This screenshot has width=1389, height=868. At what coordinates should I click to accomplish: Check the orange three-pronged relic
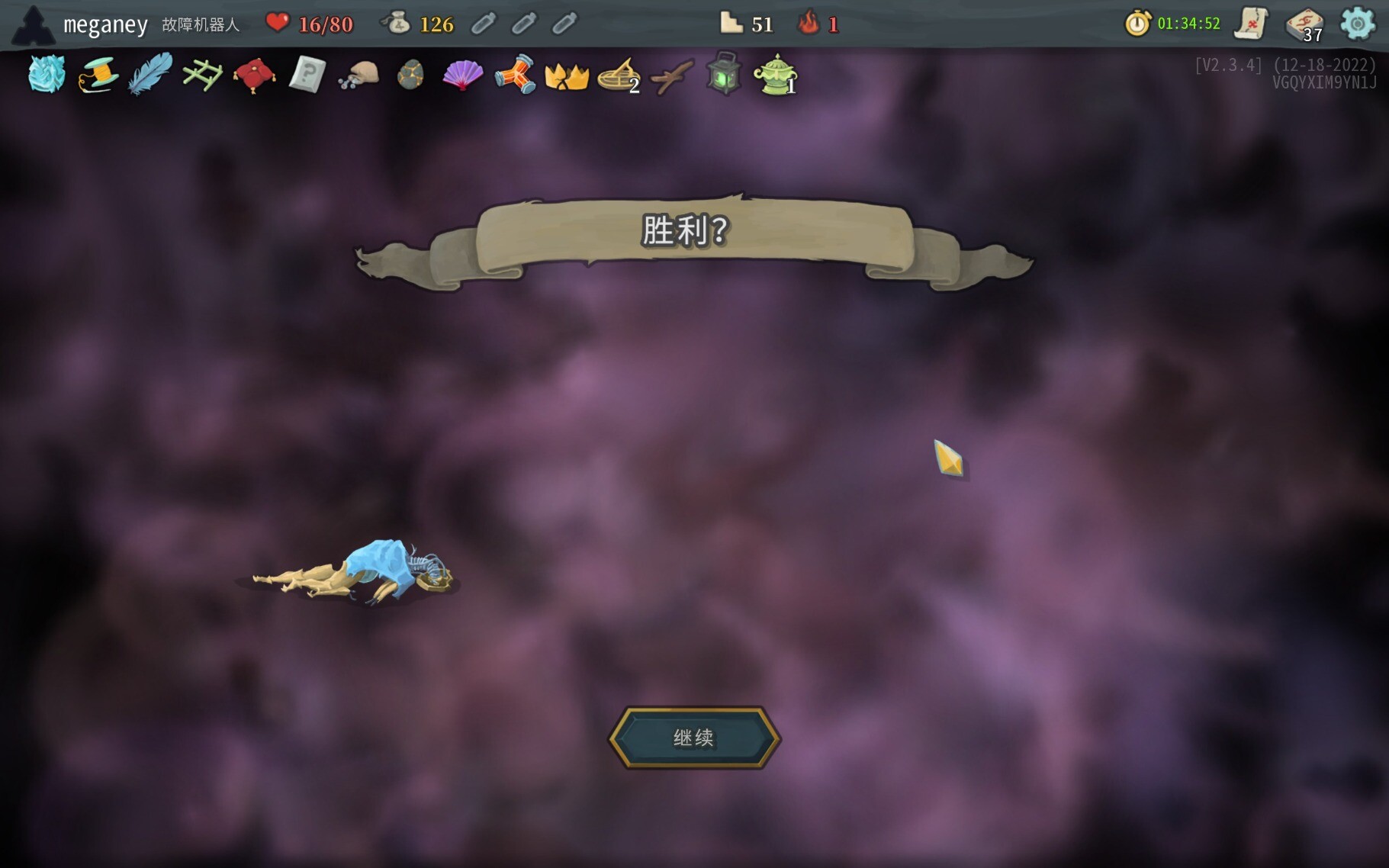pos(515,76)
